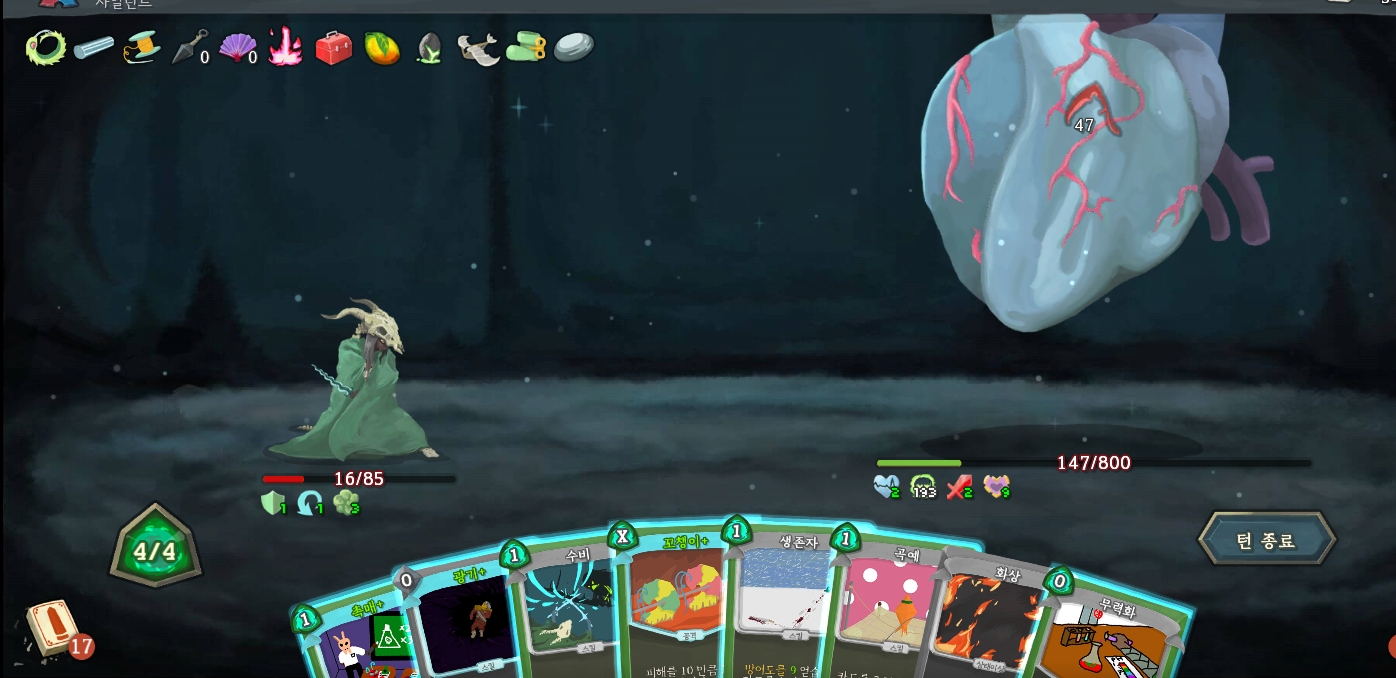This screenshot has height=678, width=1396.
Task: Inspect the thread spool relic
Action: pos(142,47)
